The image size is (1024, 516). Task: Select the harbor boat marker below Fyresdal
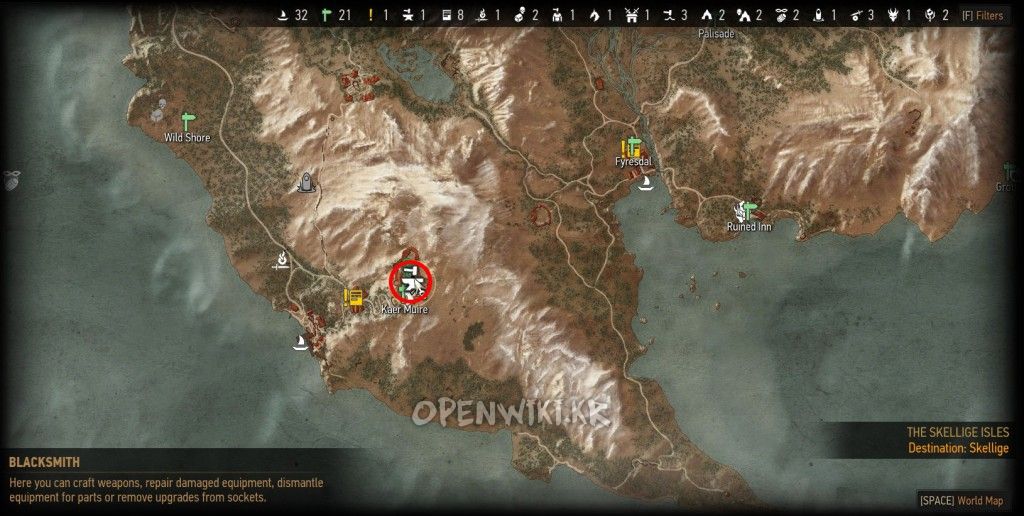[x=646, y=183]
